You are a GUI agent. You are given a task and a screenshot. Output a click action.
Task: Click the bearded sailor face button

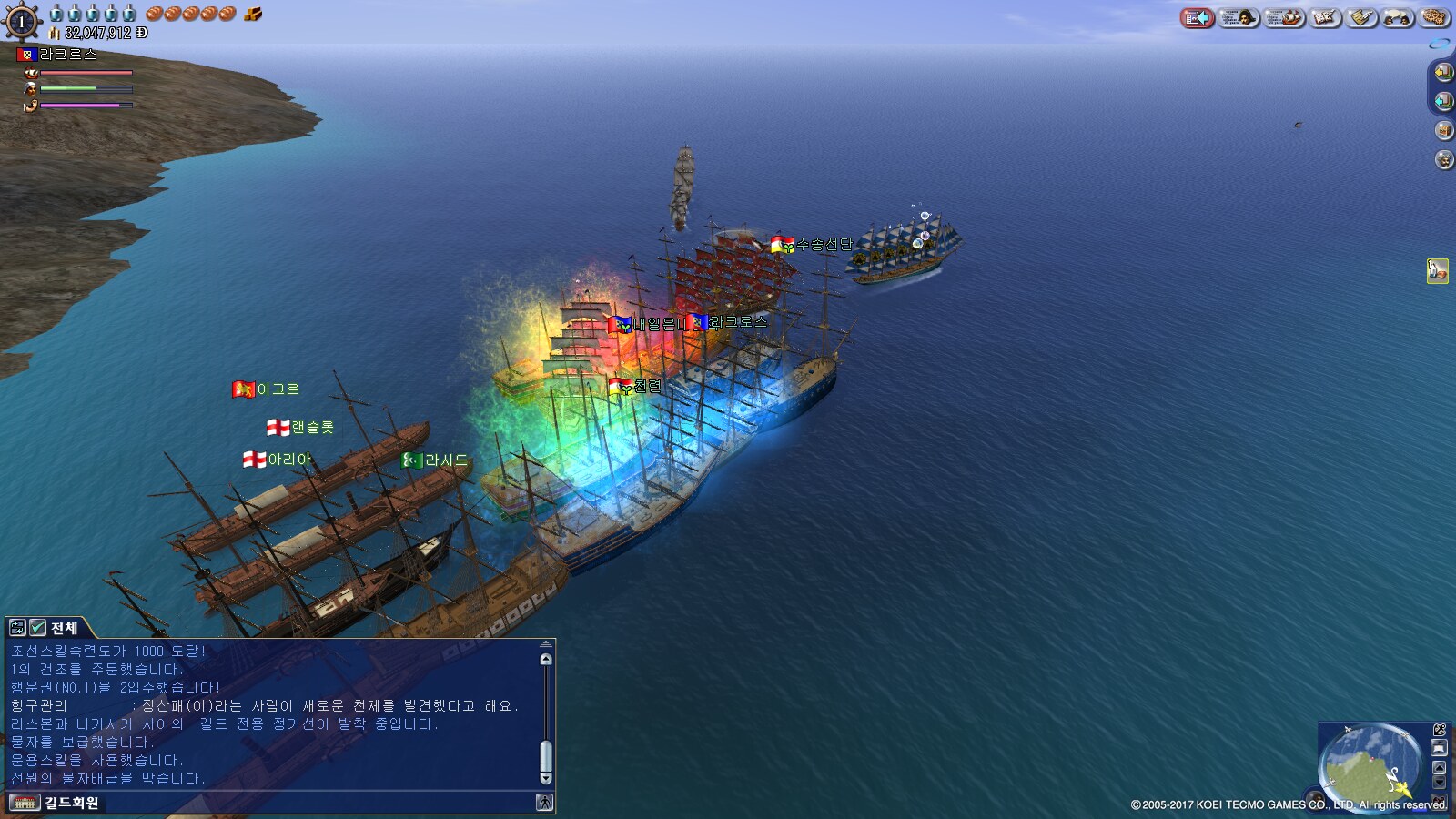coord(1443,160)
